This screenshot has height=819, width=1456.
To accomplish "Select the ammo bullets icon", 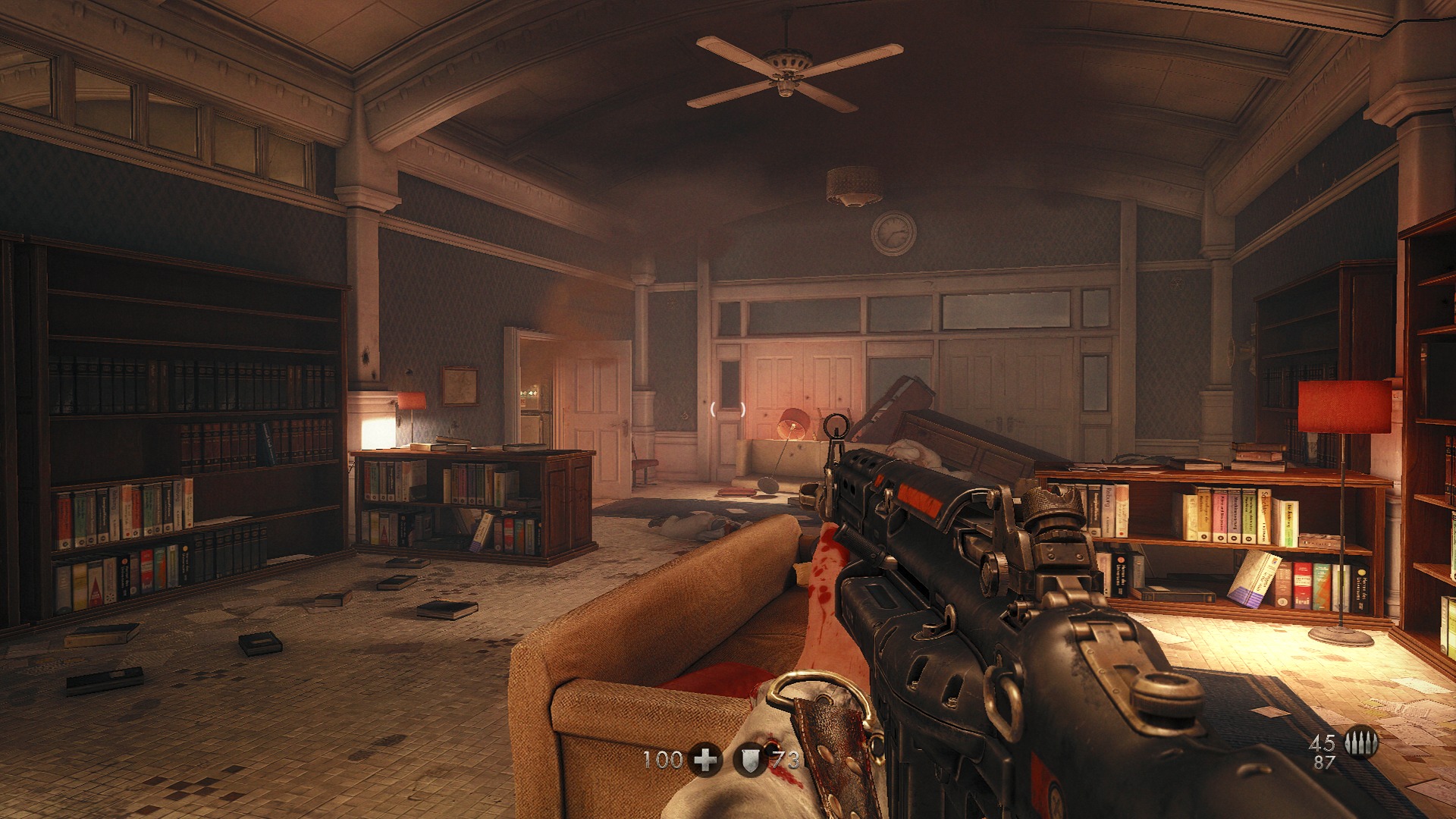I will 1361,744.
